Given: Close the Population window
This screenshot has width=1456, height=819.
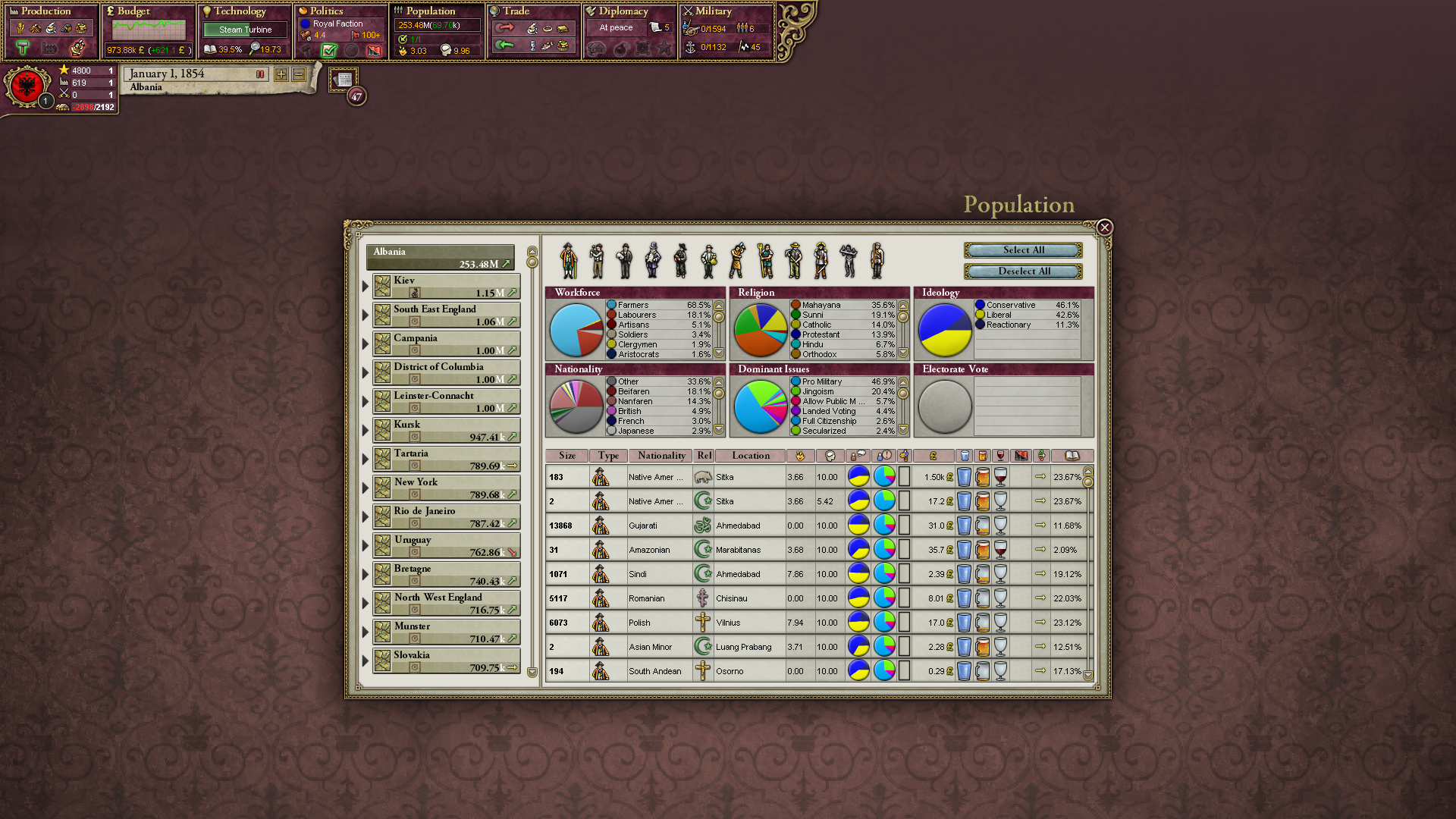Looking at the screenshot, I should point(1104,227).
